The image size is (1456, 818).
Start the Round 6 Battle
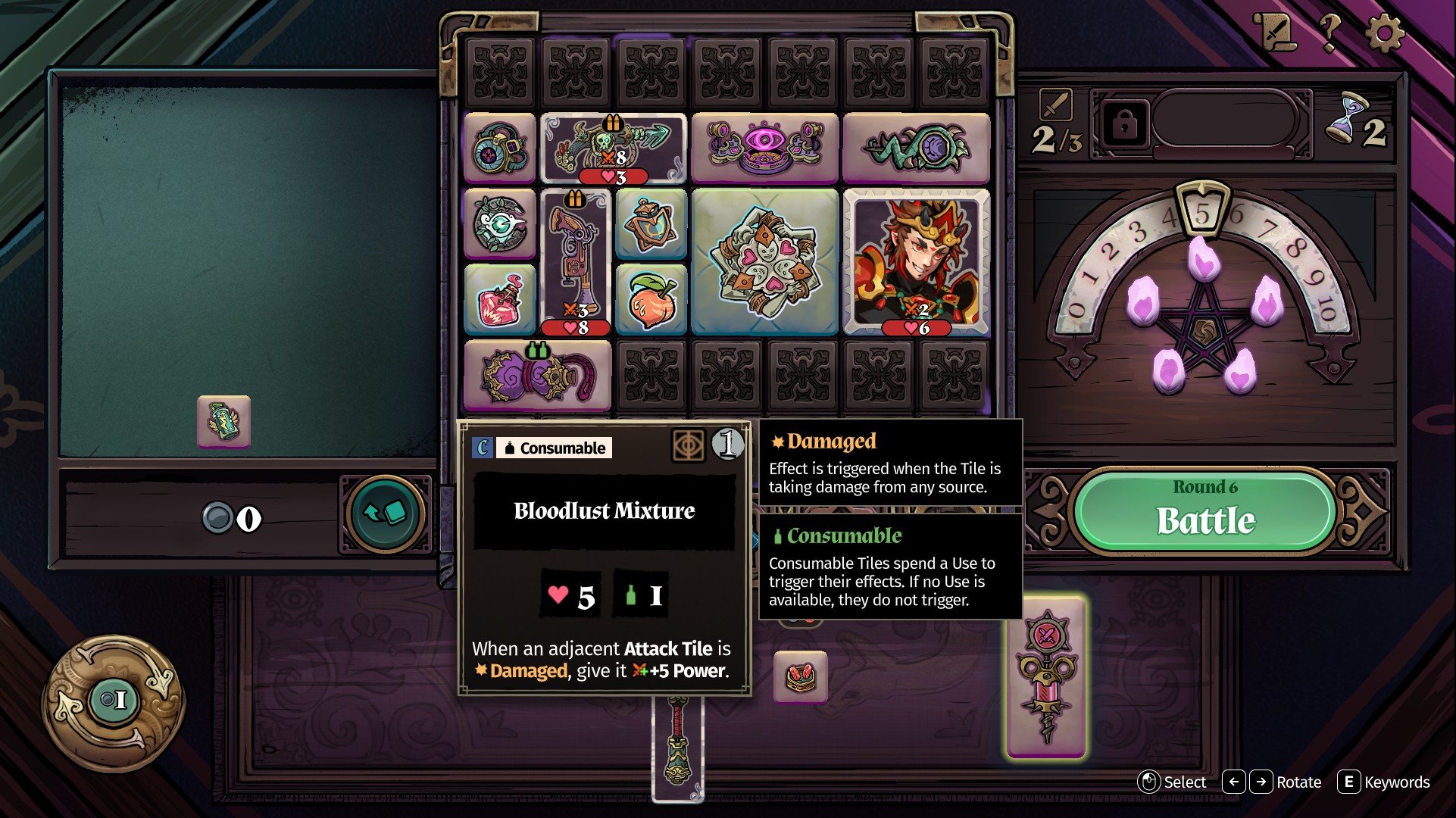coord(1205,510)
